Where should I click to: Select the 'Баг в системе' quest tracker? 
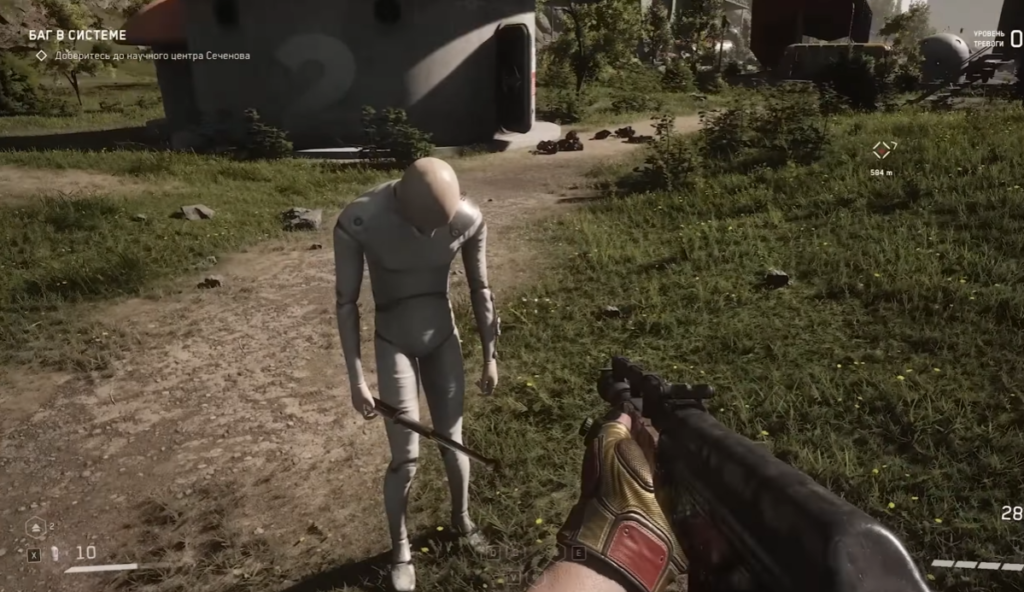click(x=77, y=36)
